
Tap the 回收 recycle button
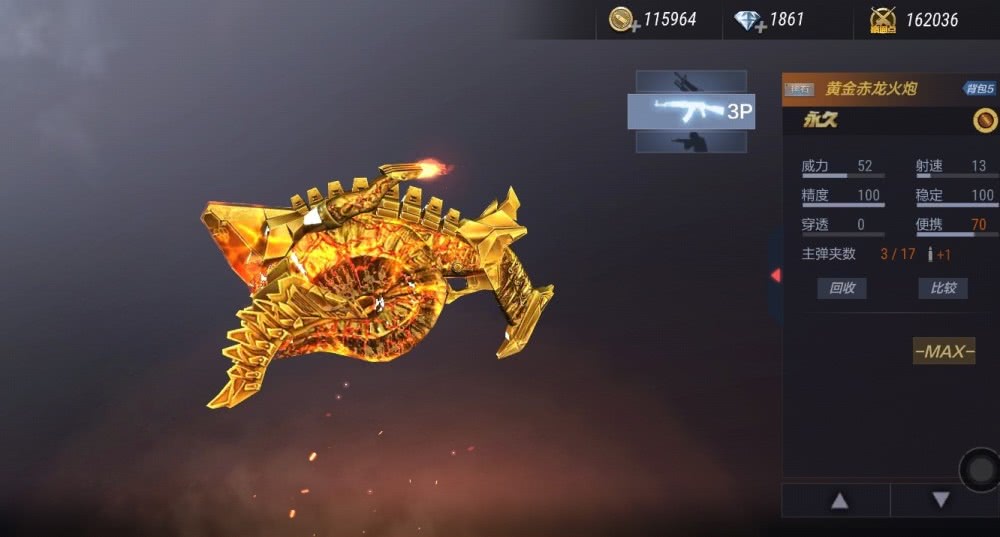pyautogui.click(x=842, y=288)
